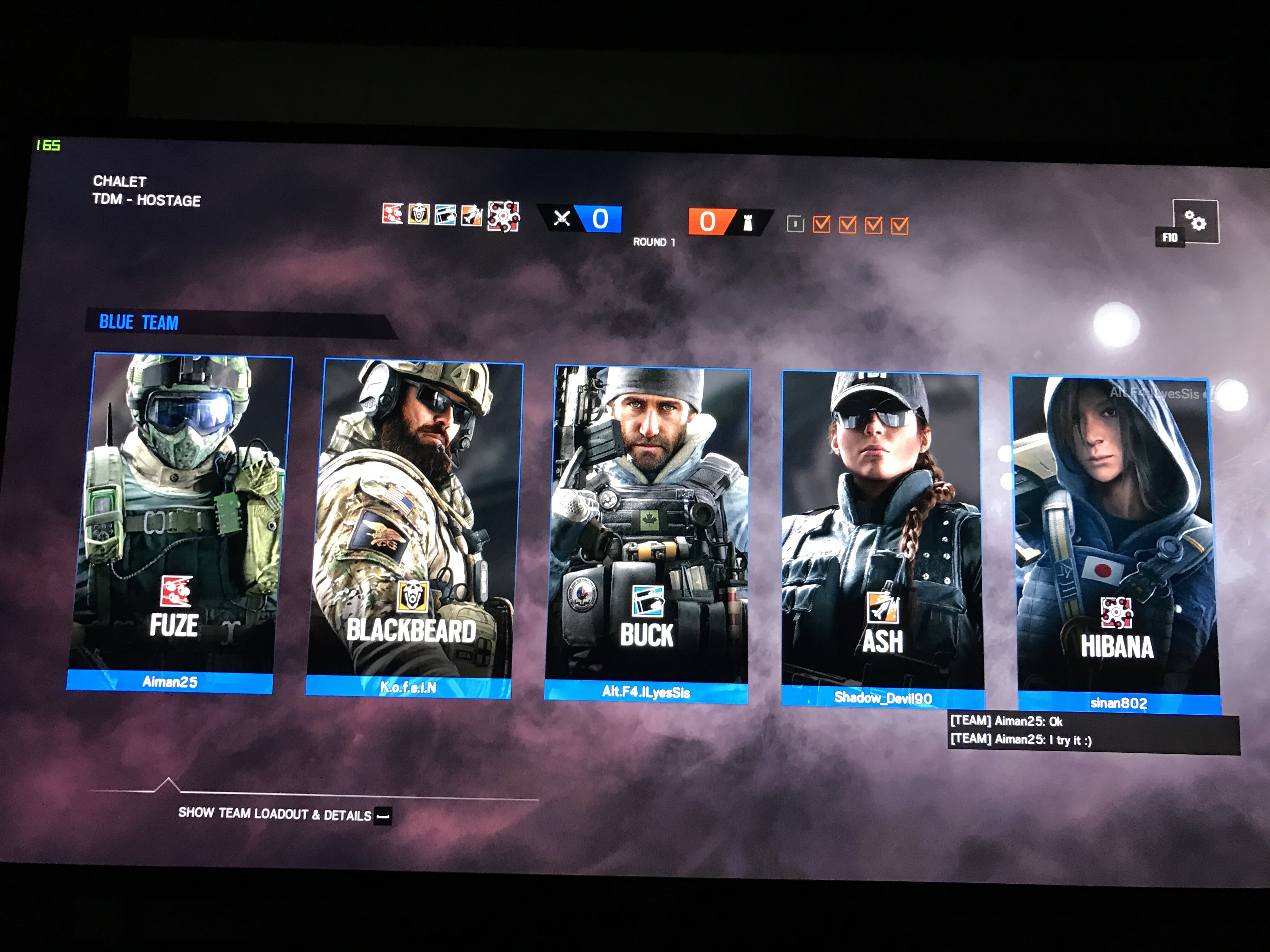Click Ash icon in top scoreboard
The image size is (1270, 952).
[x=472, y=215]
